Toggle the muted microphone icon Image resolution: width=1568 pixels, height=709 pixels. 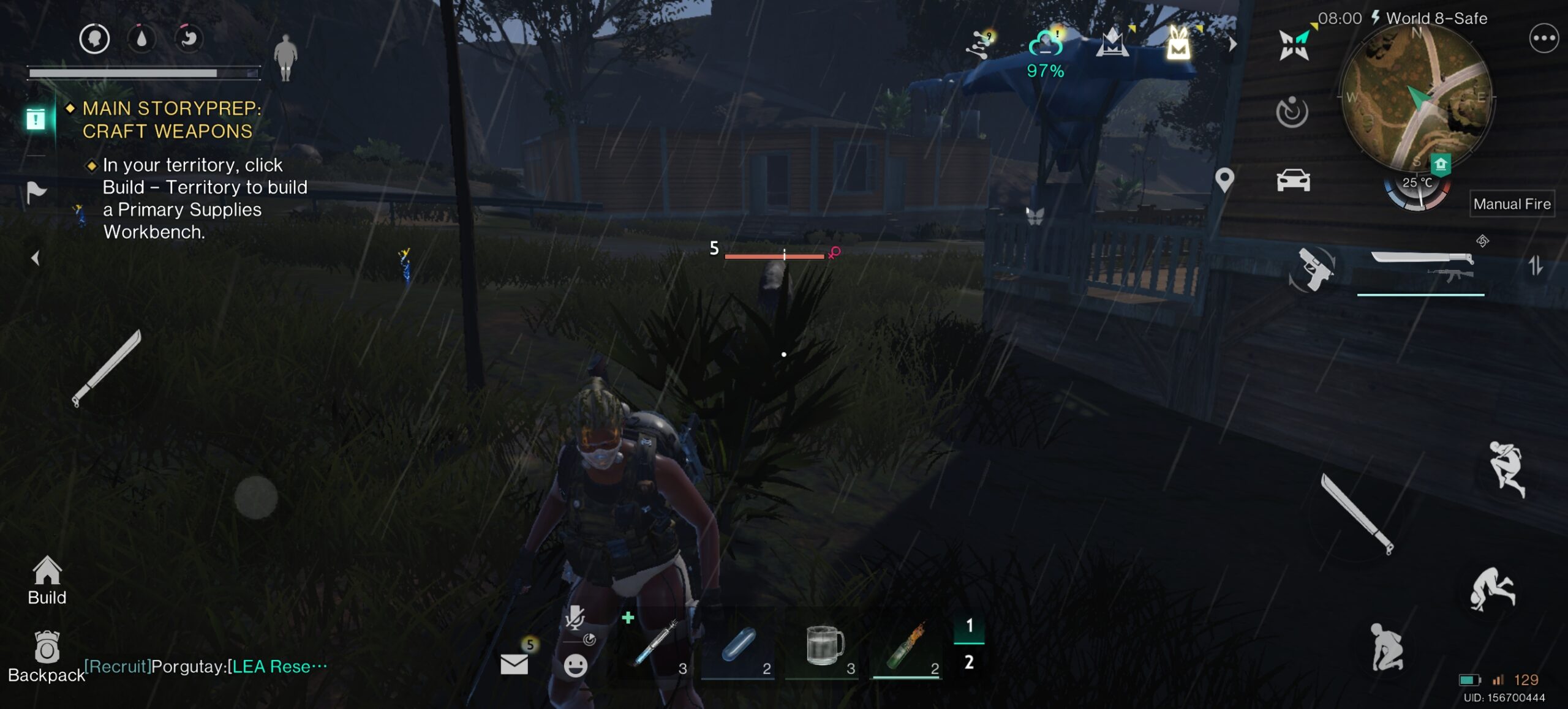574,618
